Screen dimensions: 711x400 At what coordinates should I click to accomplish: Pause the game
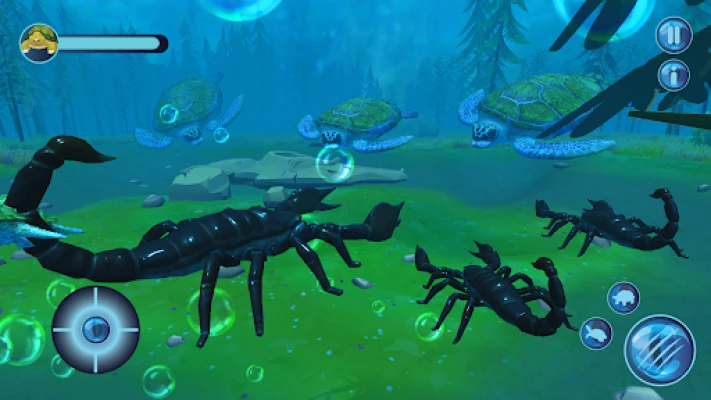[x=673, y=35]
